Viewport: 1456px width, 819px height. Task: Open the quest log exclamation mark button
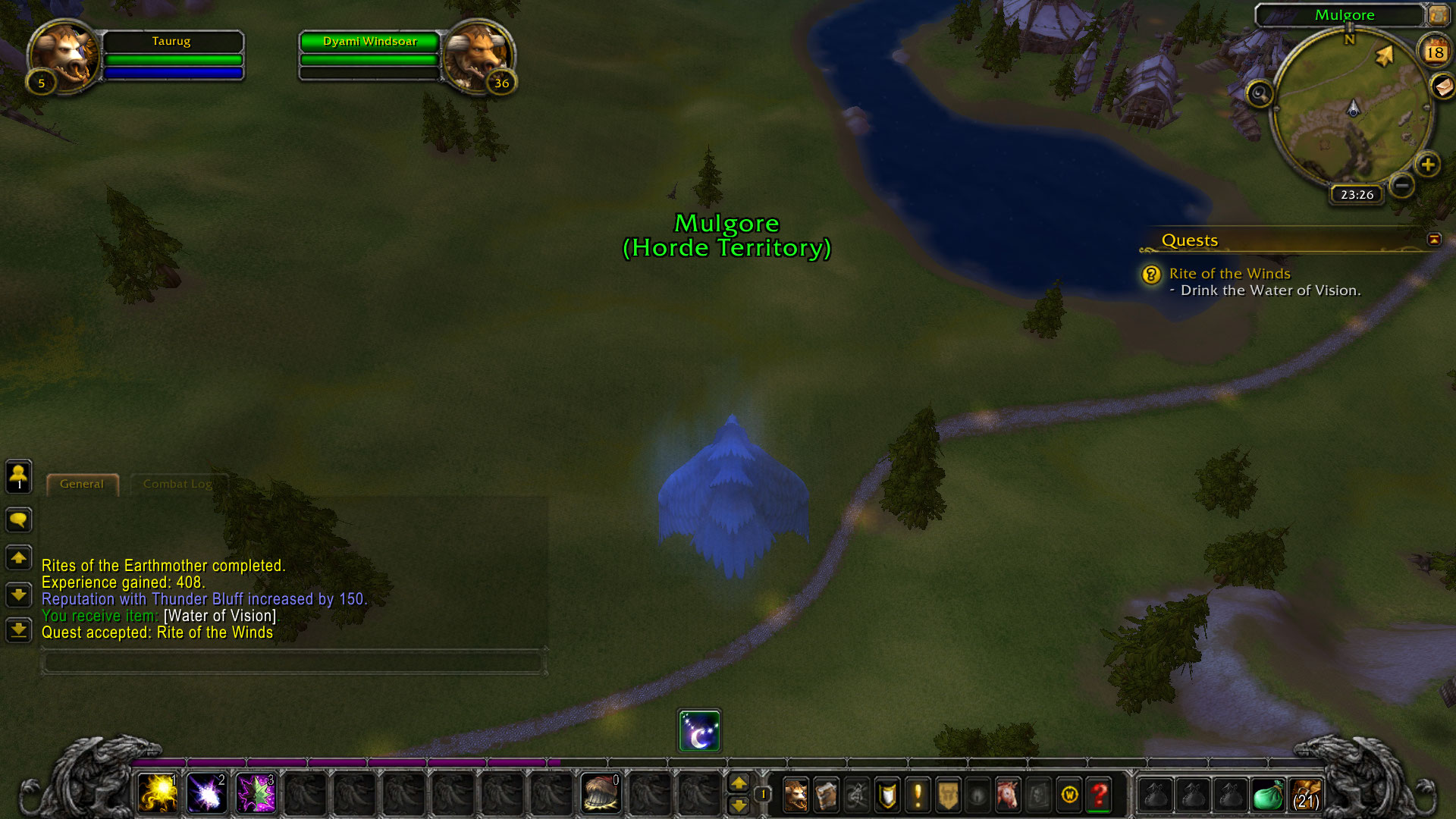(918, 795)
